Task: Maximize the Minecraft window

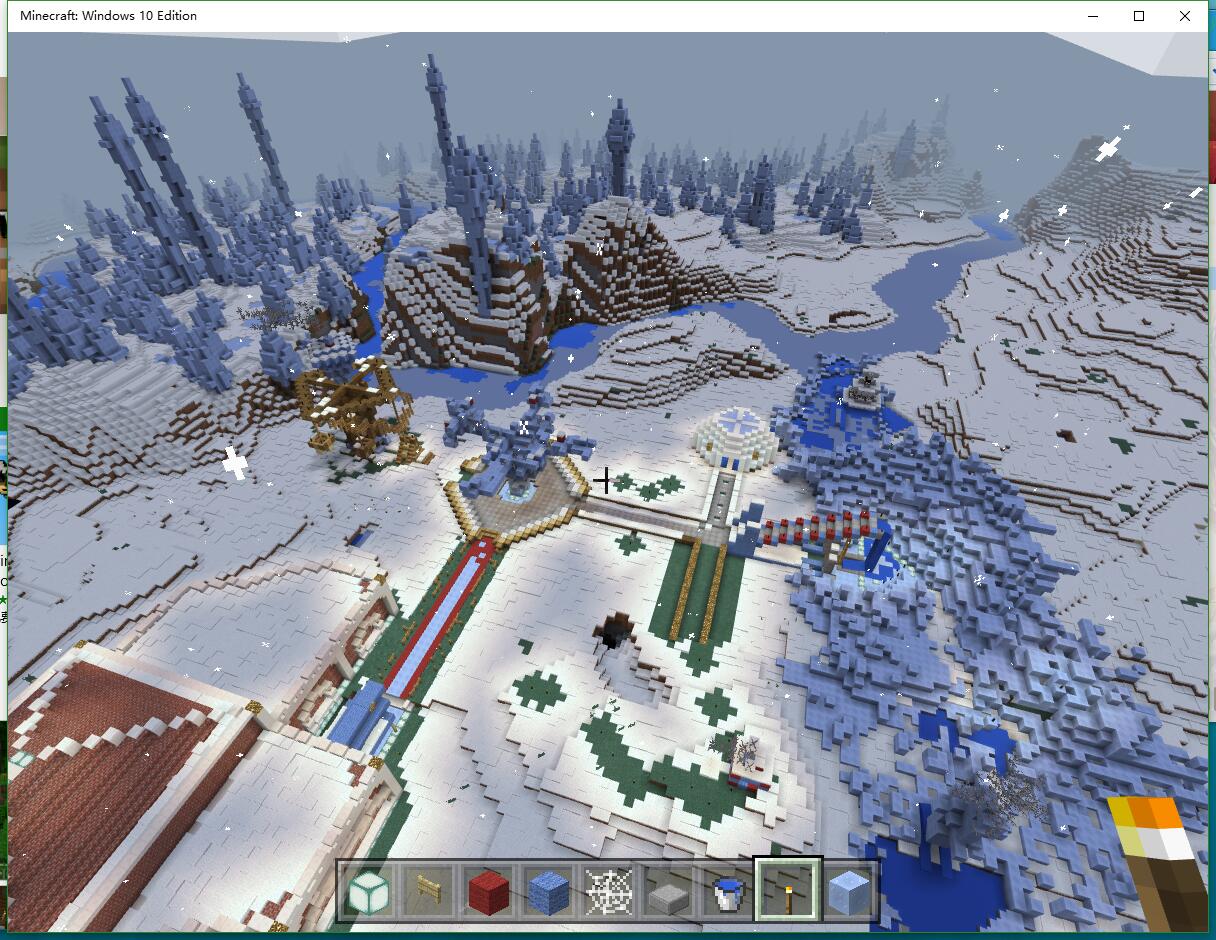Action: point(1139,16)
